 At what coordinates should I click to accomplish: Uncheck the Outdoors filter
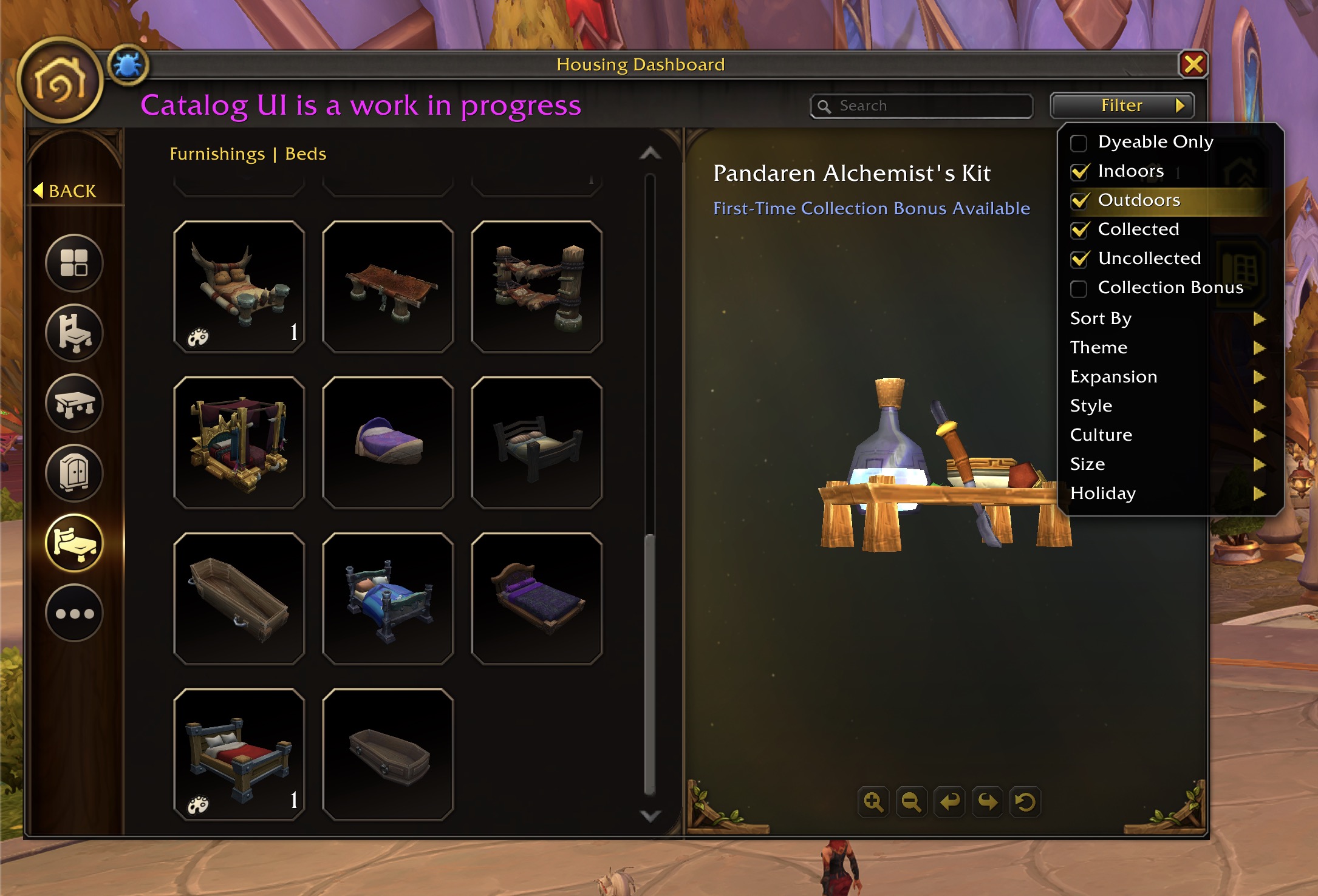[1079, 201]
